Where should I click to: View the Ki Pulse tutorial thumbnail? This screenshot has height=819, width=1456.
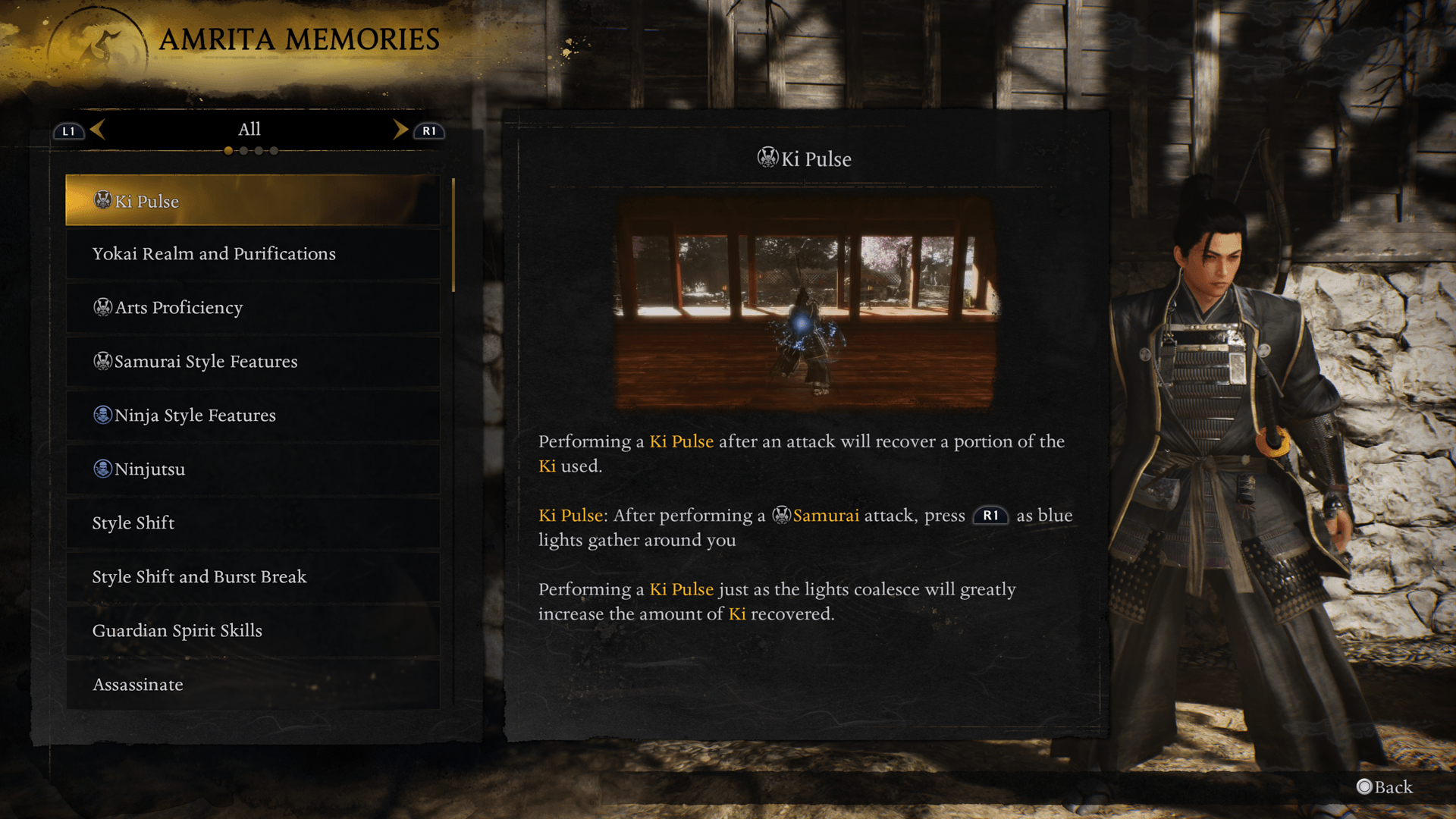(804, 303)
